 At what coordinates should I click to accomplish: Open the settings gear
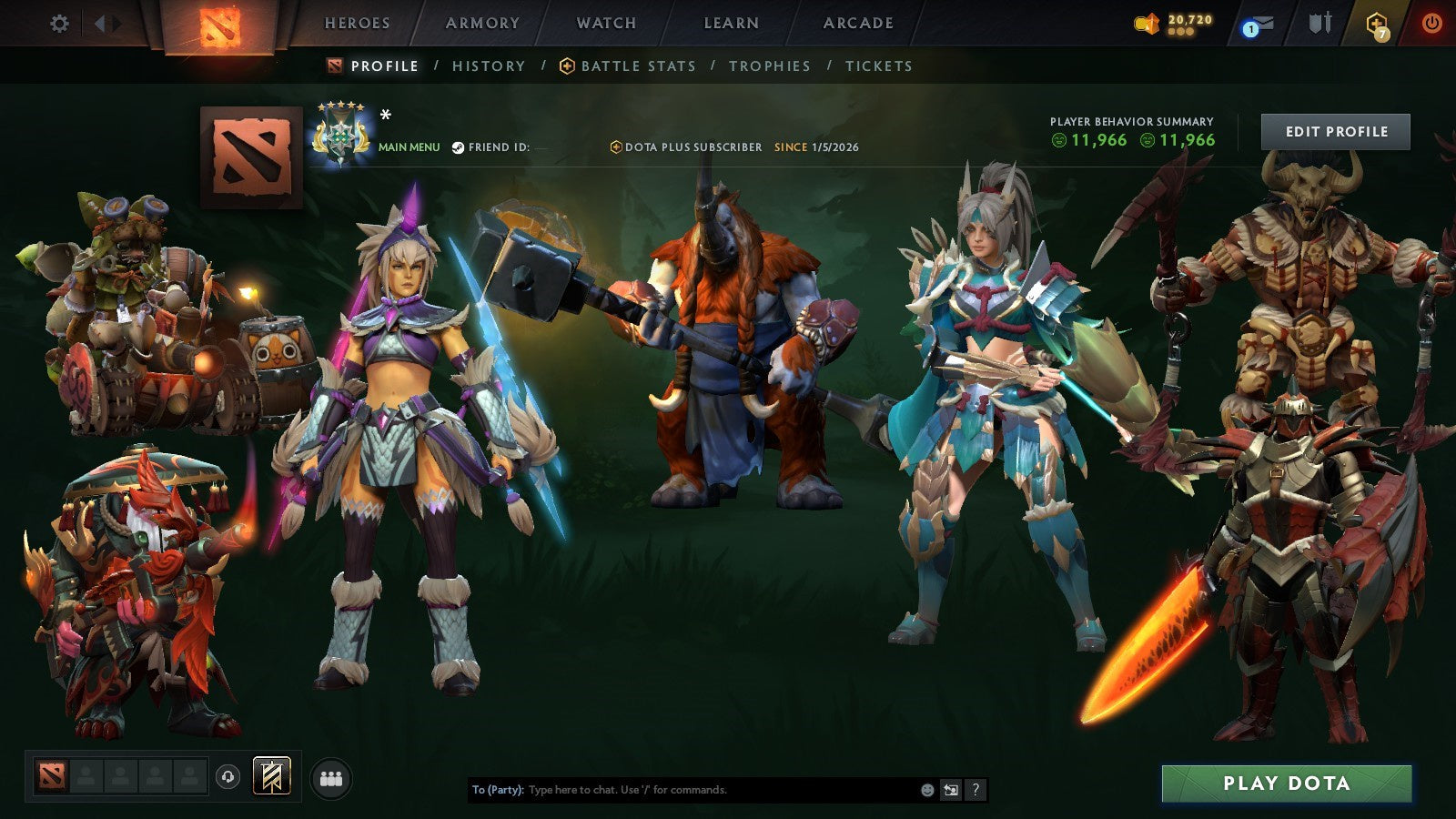[x=60, y=25]
